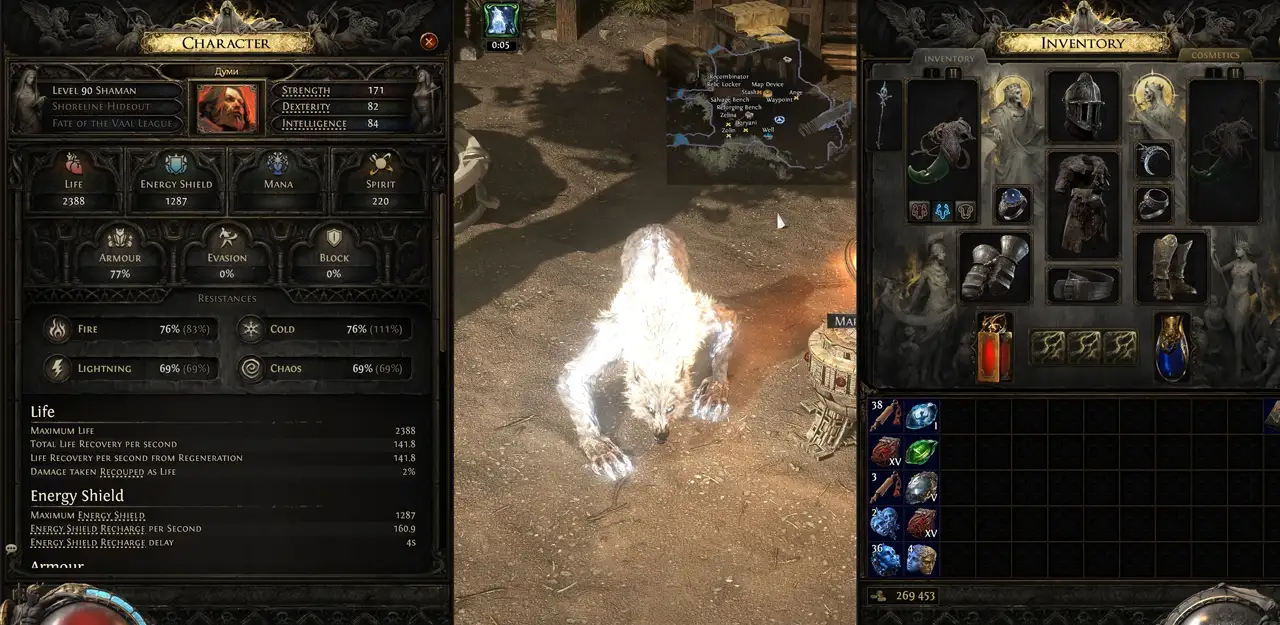Click the wolf form buff icon
Viewport: 1280px width, 625px height.
coord(500,19)
